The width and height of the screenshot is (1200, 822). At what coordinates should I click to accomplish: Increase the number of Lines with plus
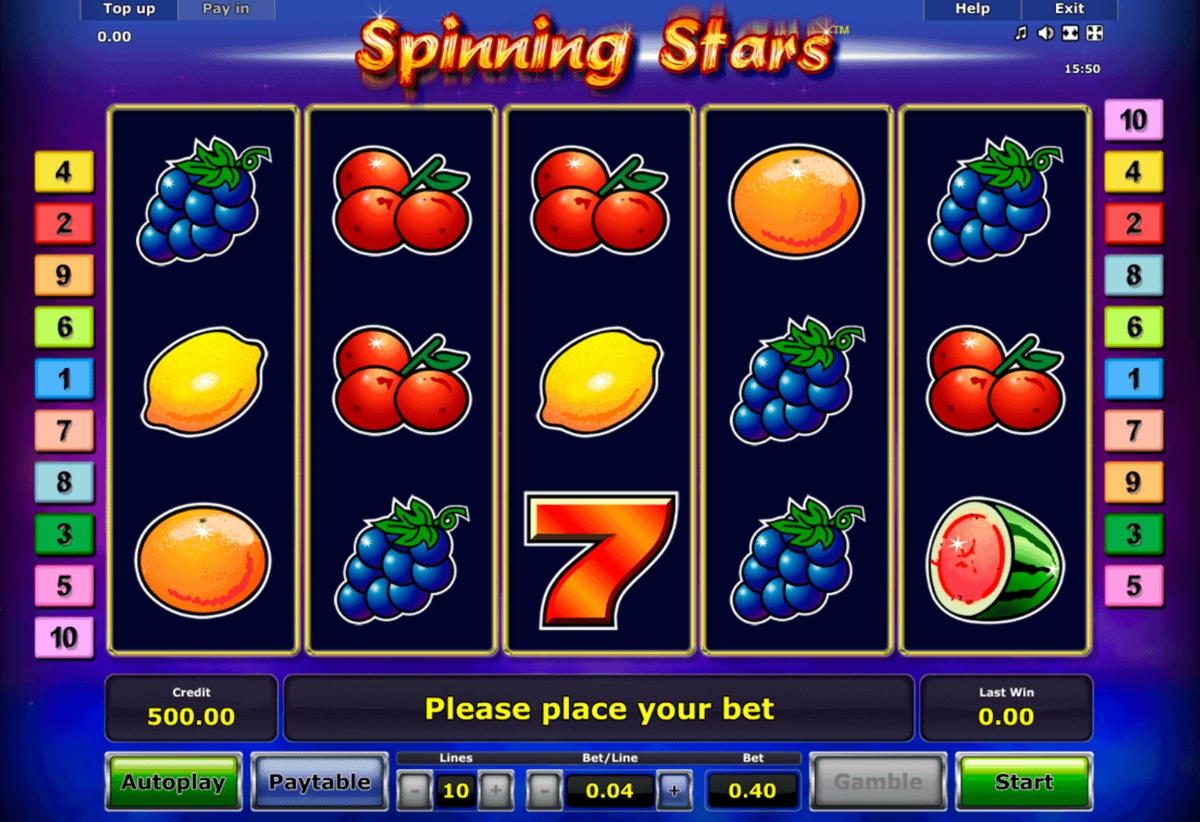pos(495,791)
